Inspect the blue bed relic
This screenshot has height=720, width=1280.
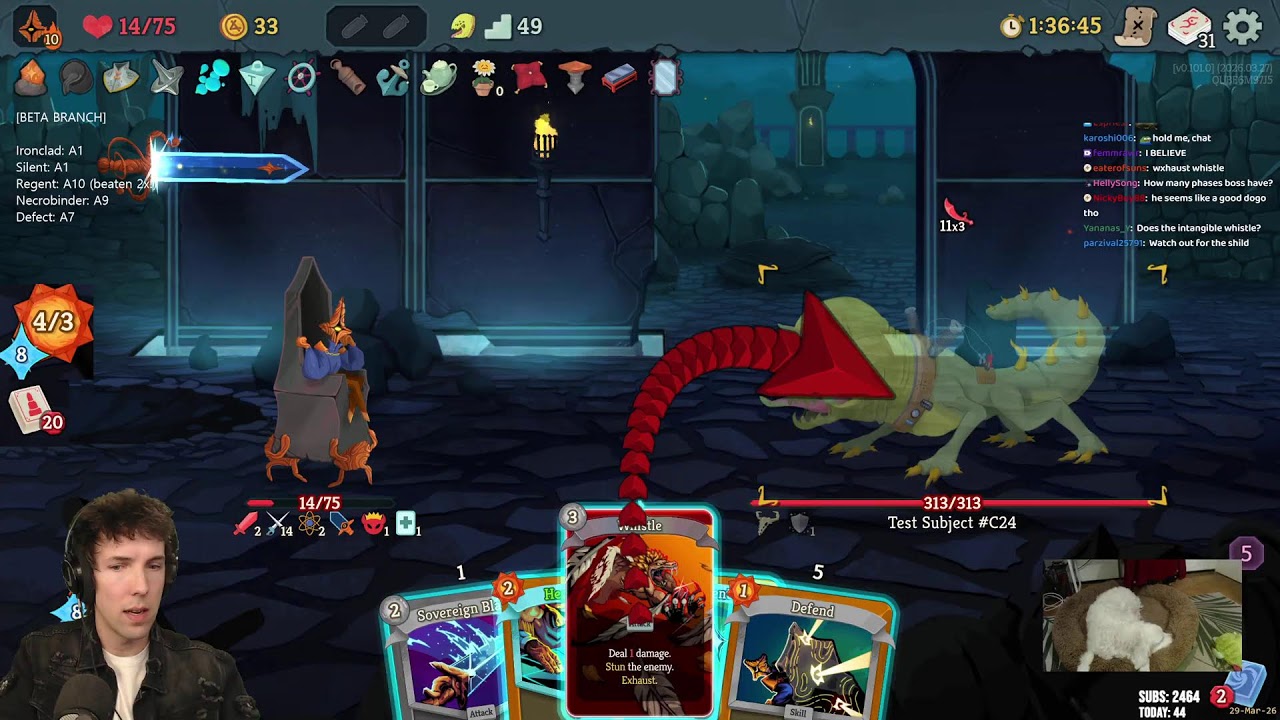click(619, 78)
